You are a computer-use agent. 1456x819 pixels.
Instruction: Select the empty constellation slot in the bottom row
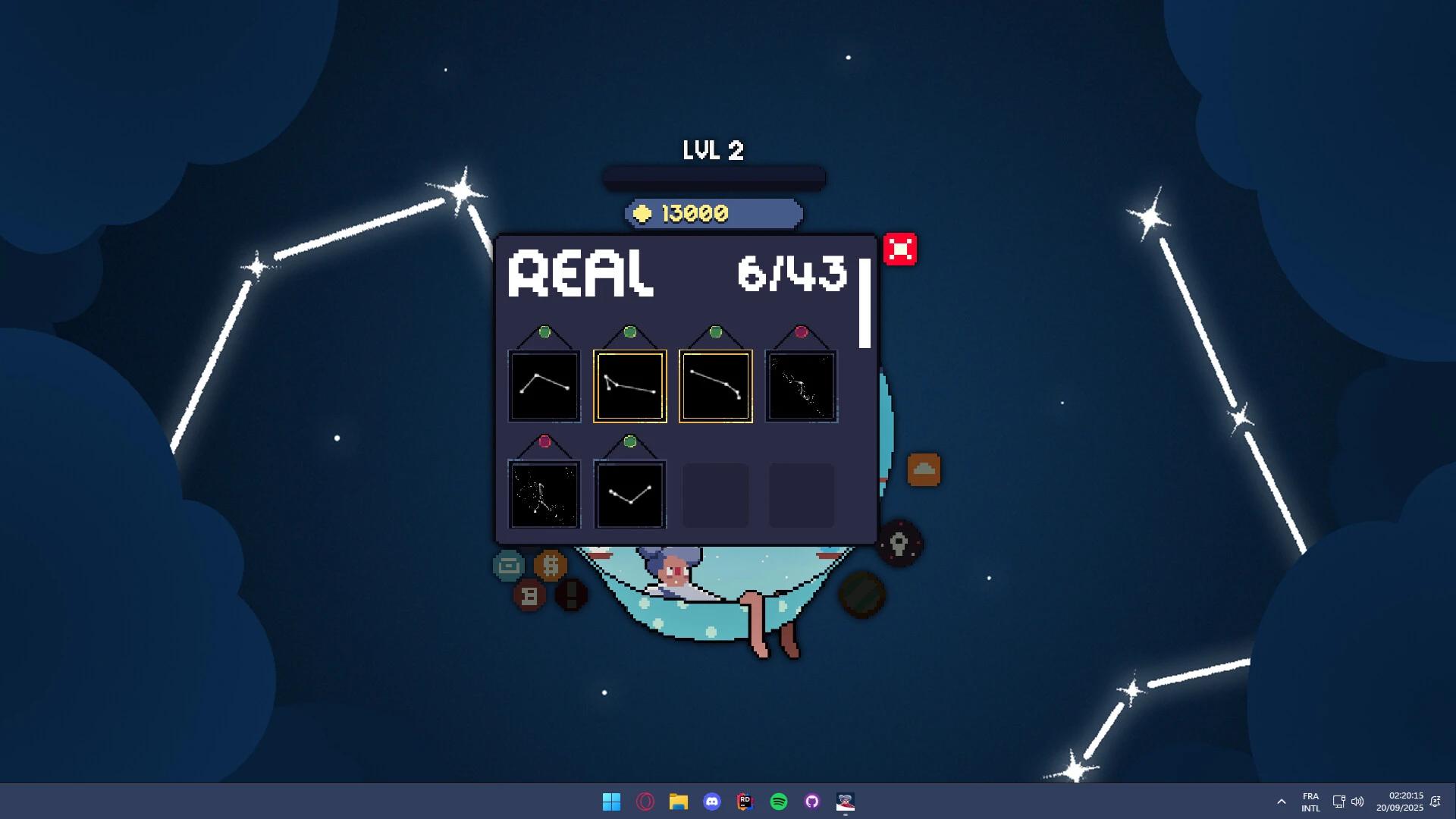click(x=715, y=494)
